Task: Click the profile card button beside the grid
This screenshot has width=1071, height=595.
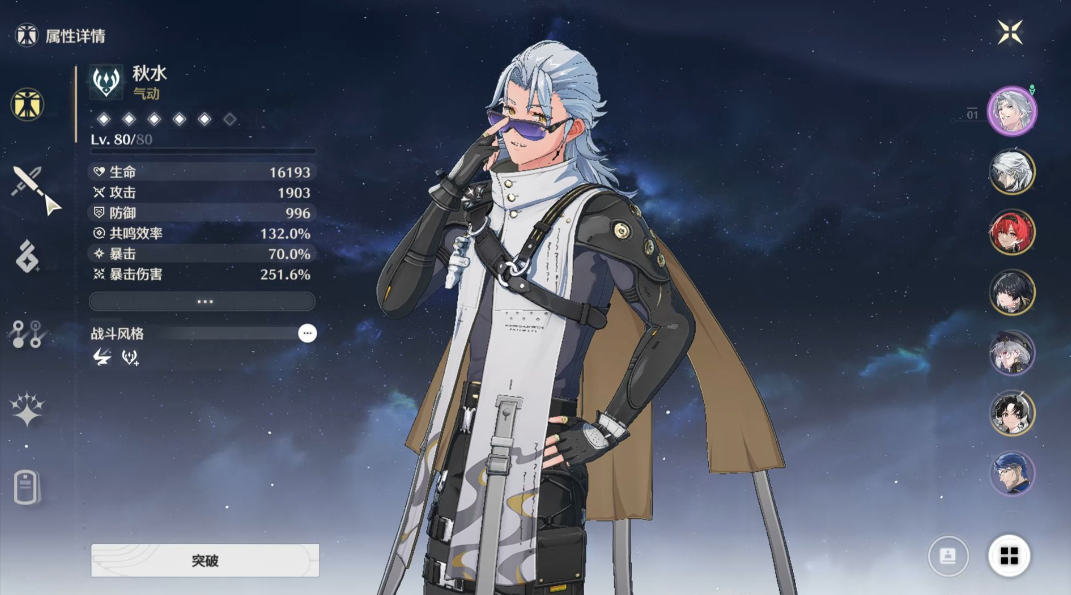Action: point(948,556)
